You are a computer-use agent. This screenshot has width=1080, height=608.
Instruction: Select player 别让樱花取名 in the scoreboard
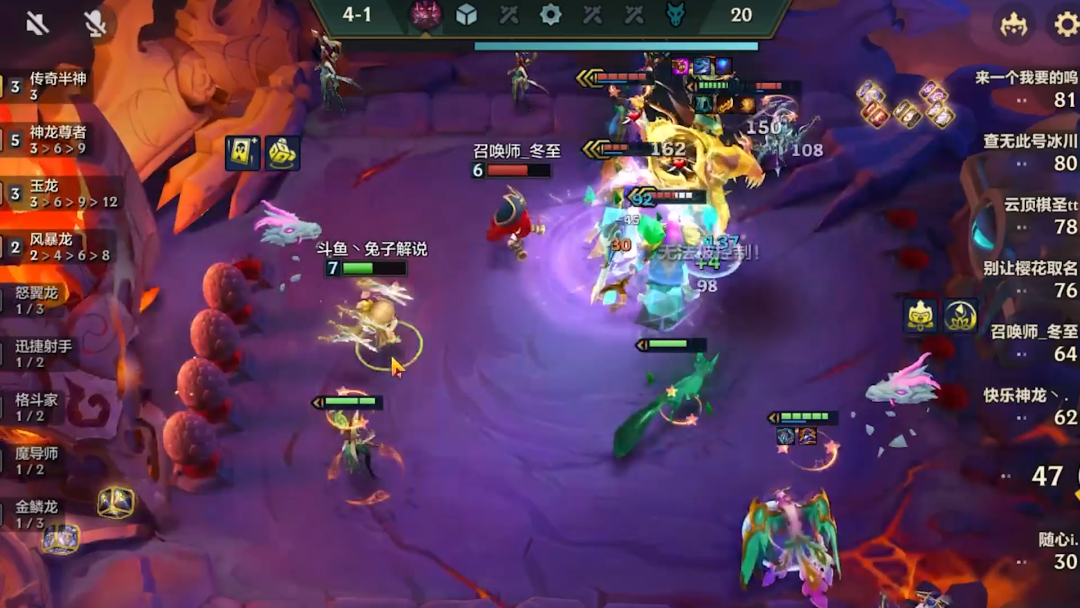click(1030, 279)
